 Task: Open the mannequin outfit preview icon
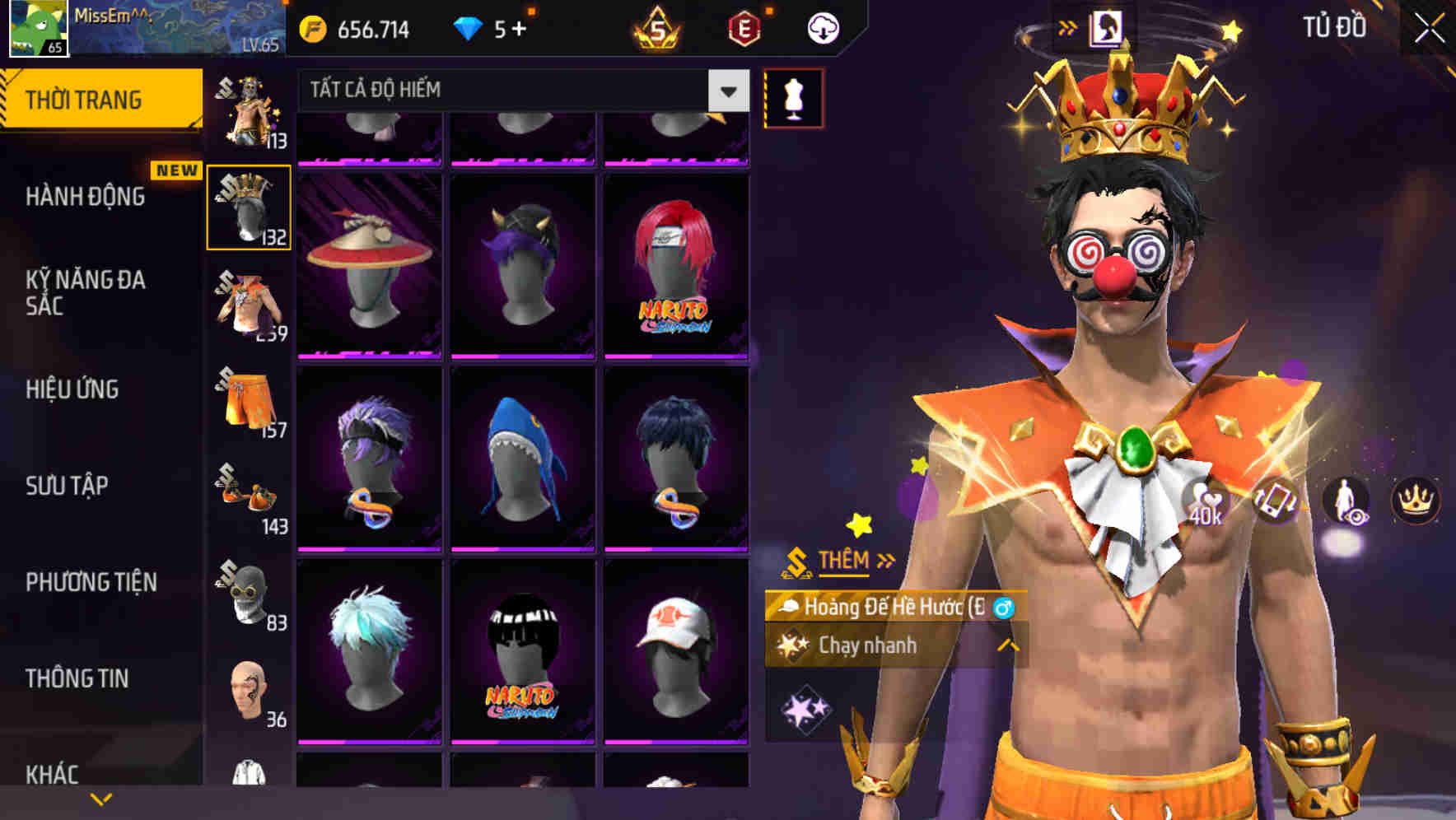point(794,96)
